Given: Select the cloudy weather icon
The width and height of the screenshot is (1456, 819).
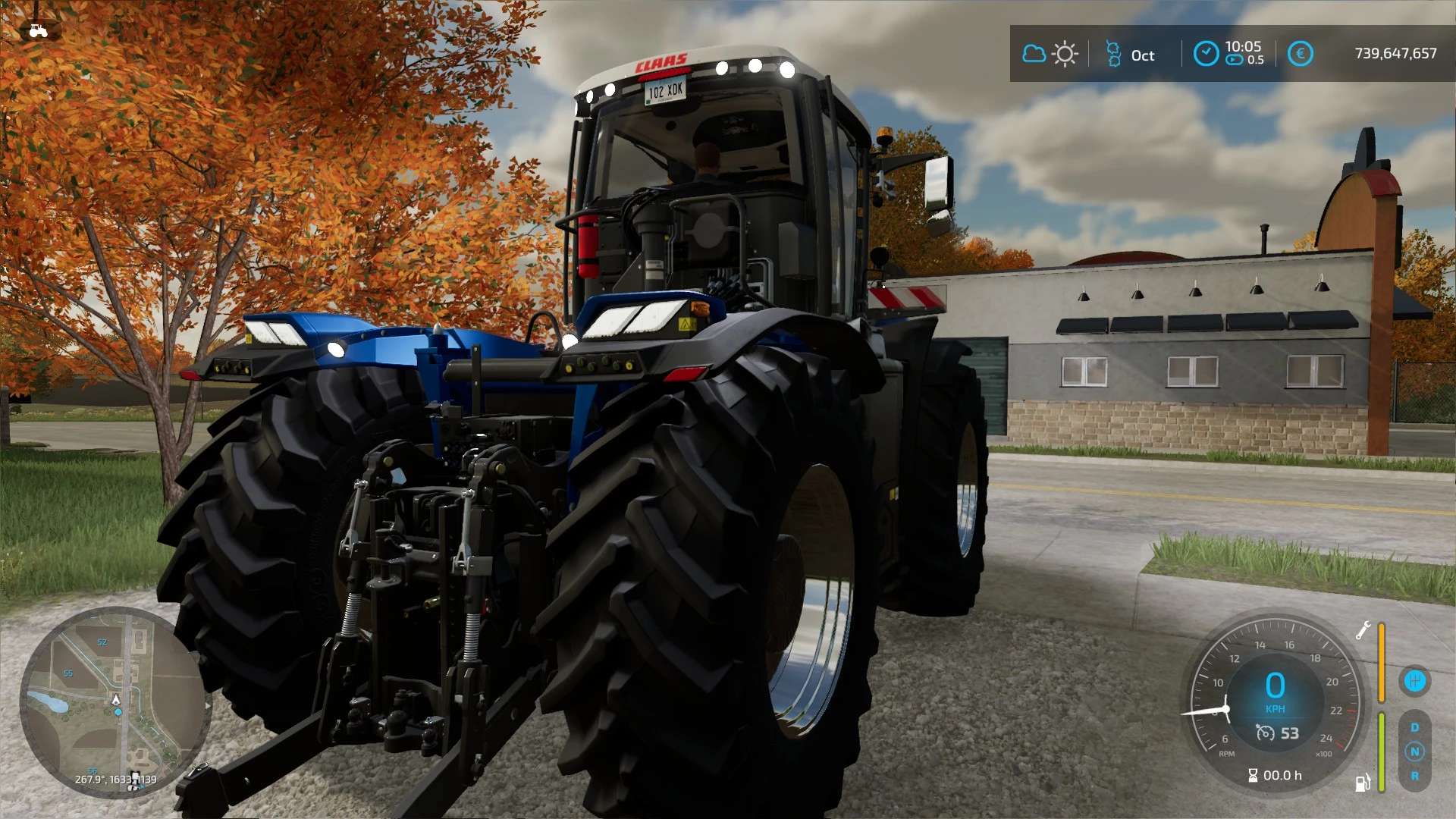Looking at the screenshot, I should click(1034, 54).
